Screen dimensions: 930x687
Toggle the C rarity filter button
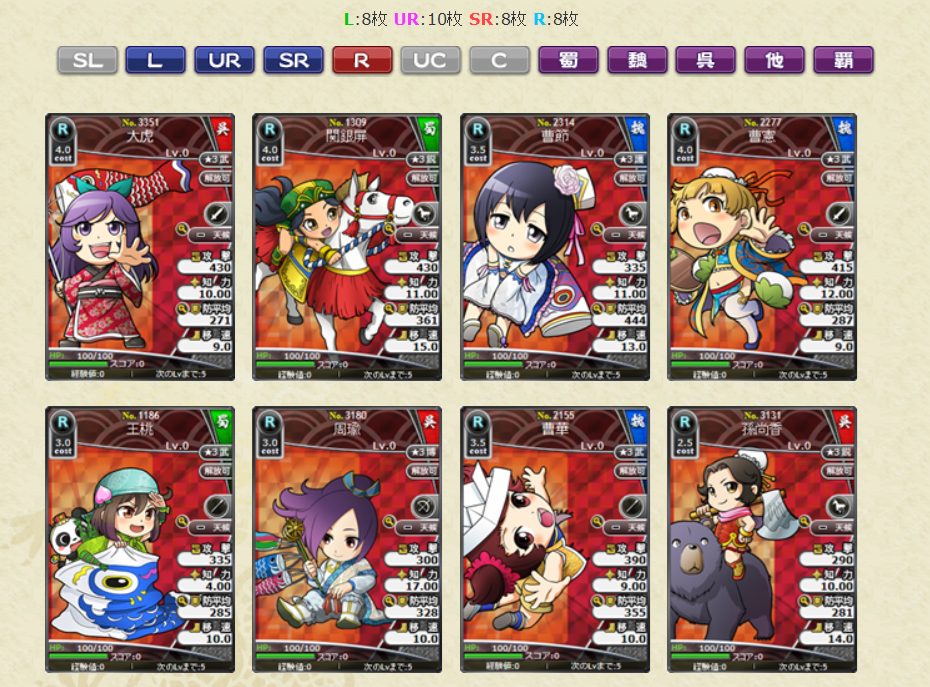click(x=499, y=60)
